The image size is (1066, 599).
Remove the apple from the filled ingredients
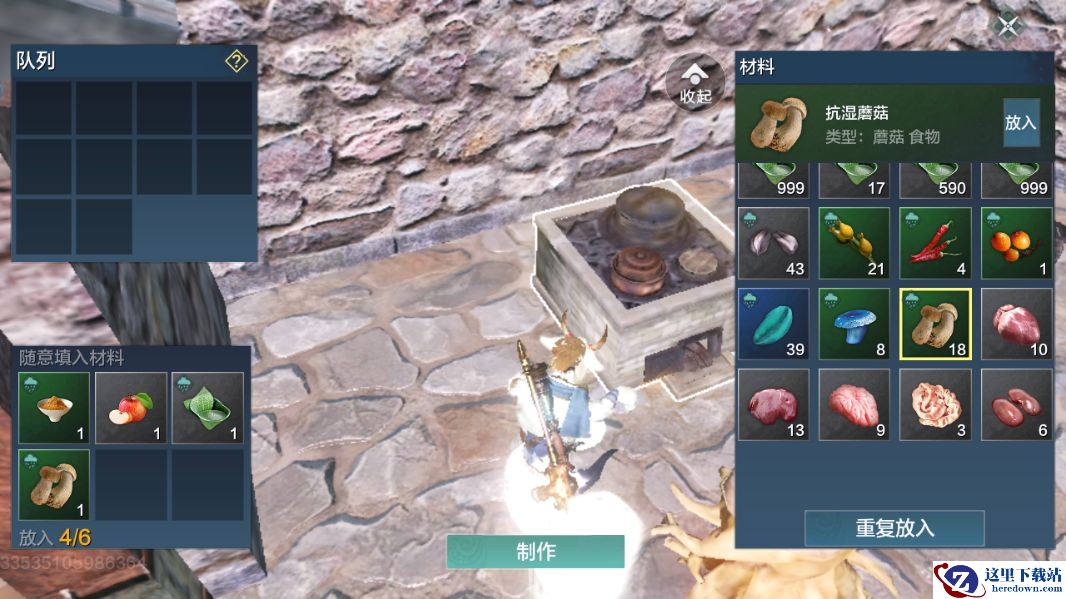131,408
